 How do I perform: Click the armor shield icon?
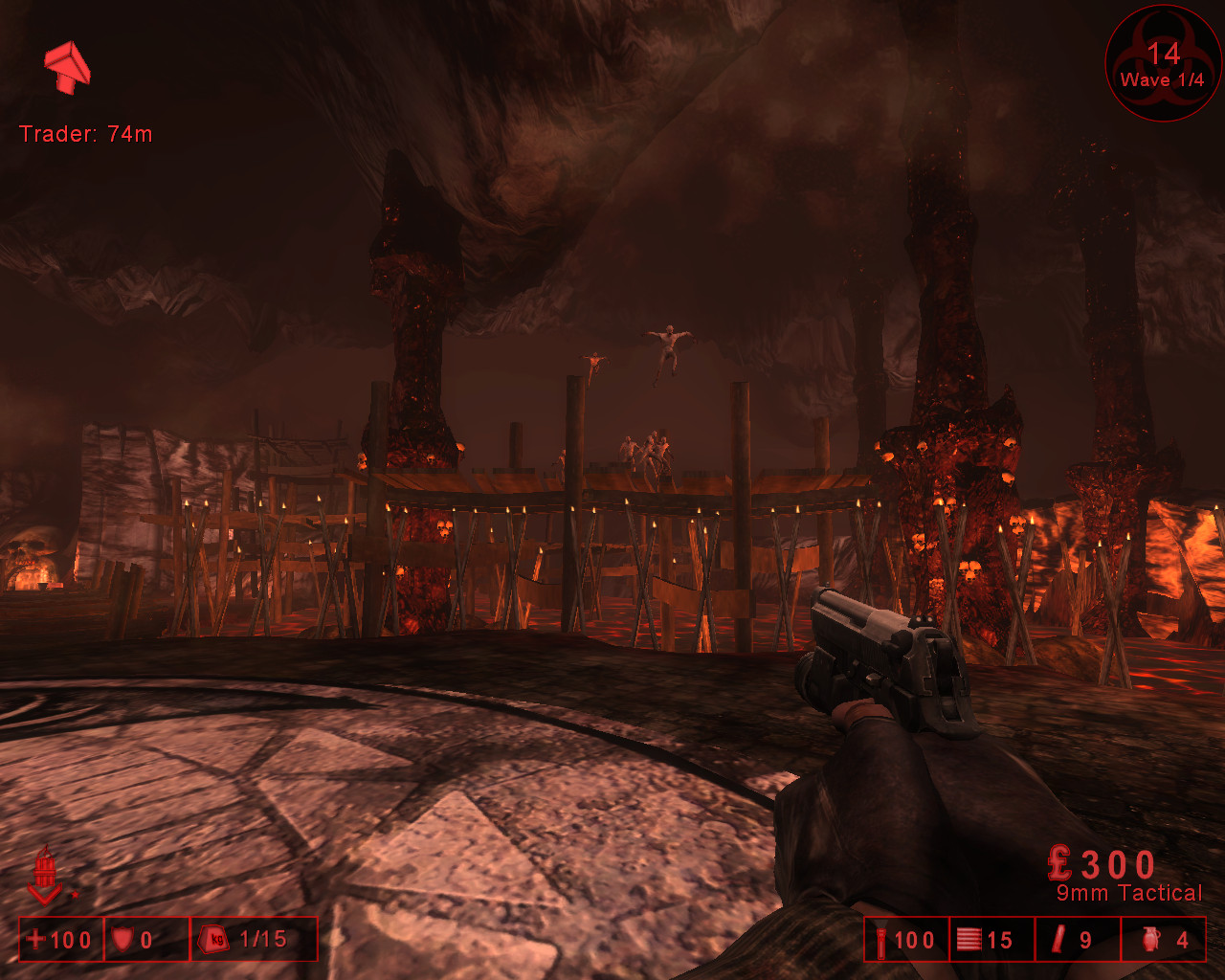point(124,940)
